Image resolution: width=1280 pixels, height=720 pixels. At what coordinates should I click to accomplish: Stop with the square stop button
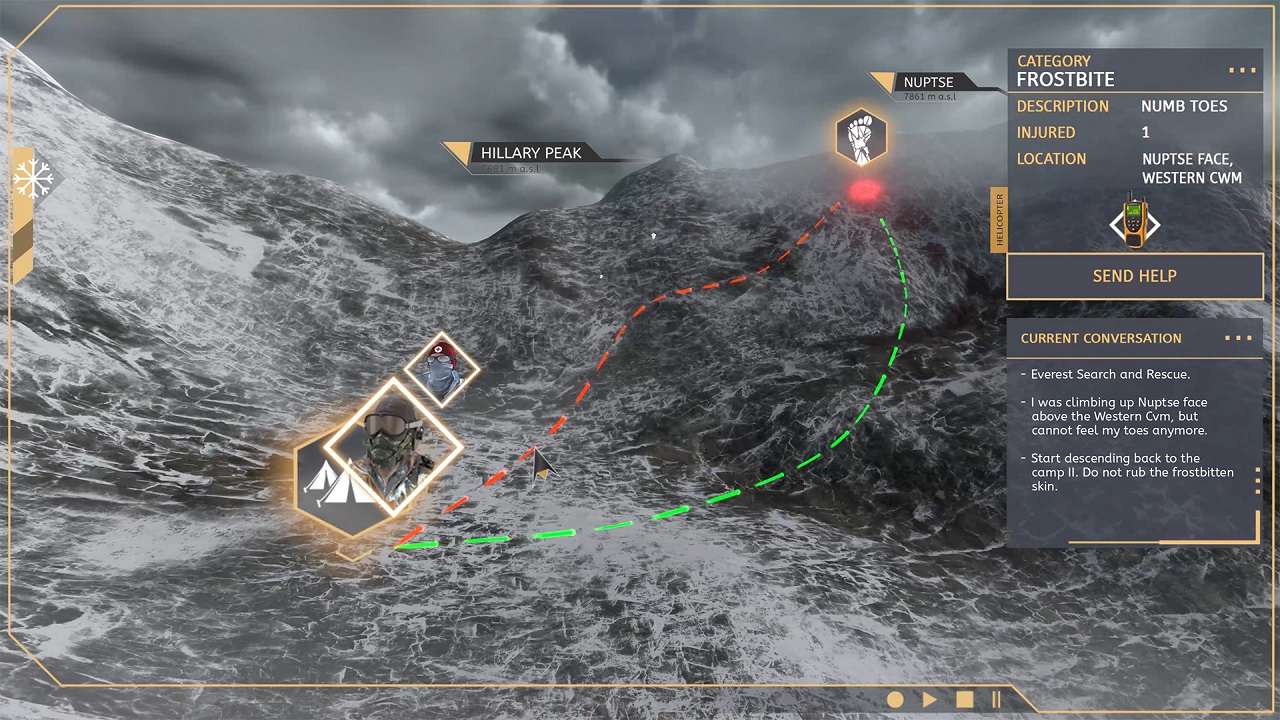pos(964,700)
